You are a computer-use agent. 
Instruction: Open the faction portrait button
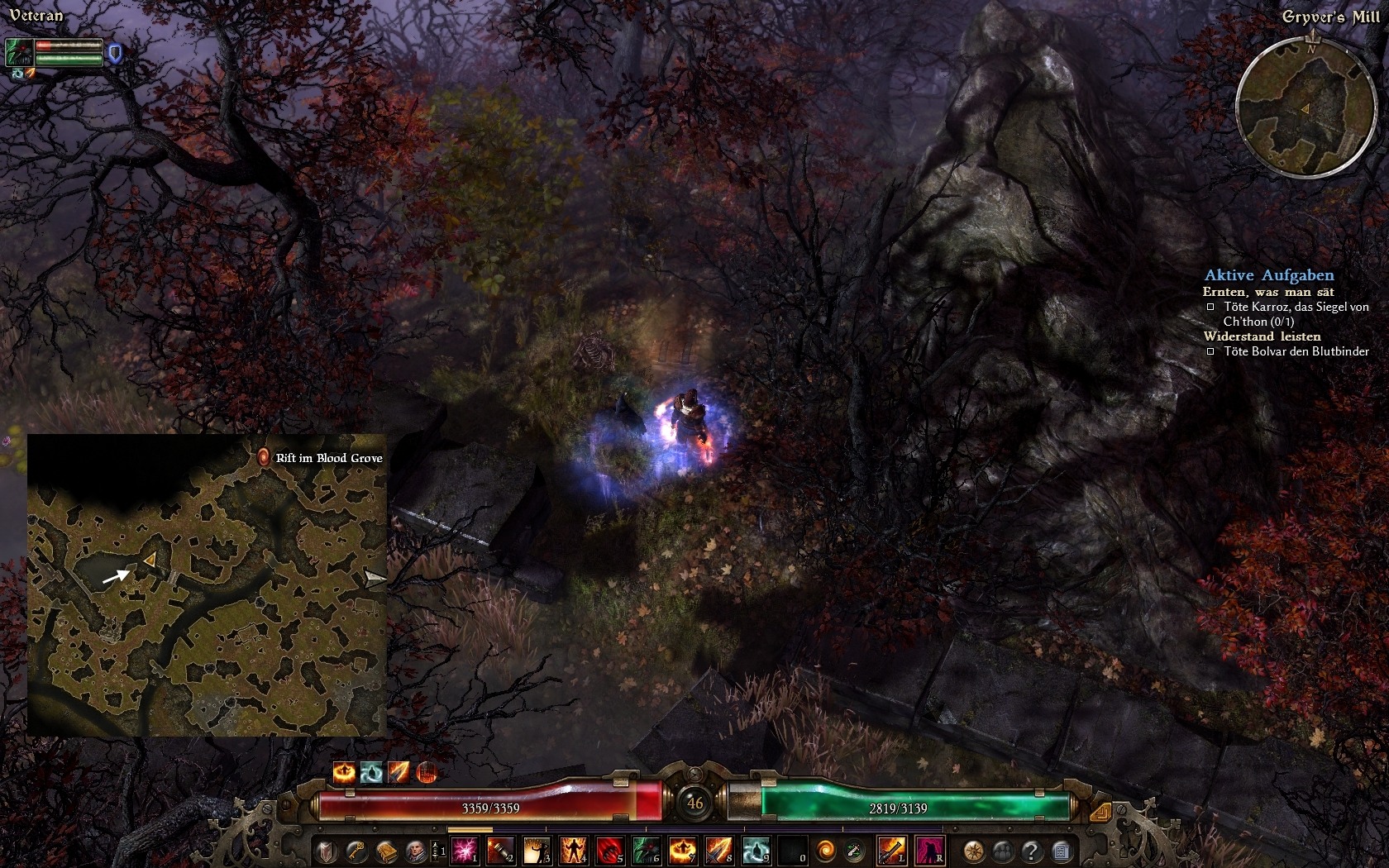415,850
